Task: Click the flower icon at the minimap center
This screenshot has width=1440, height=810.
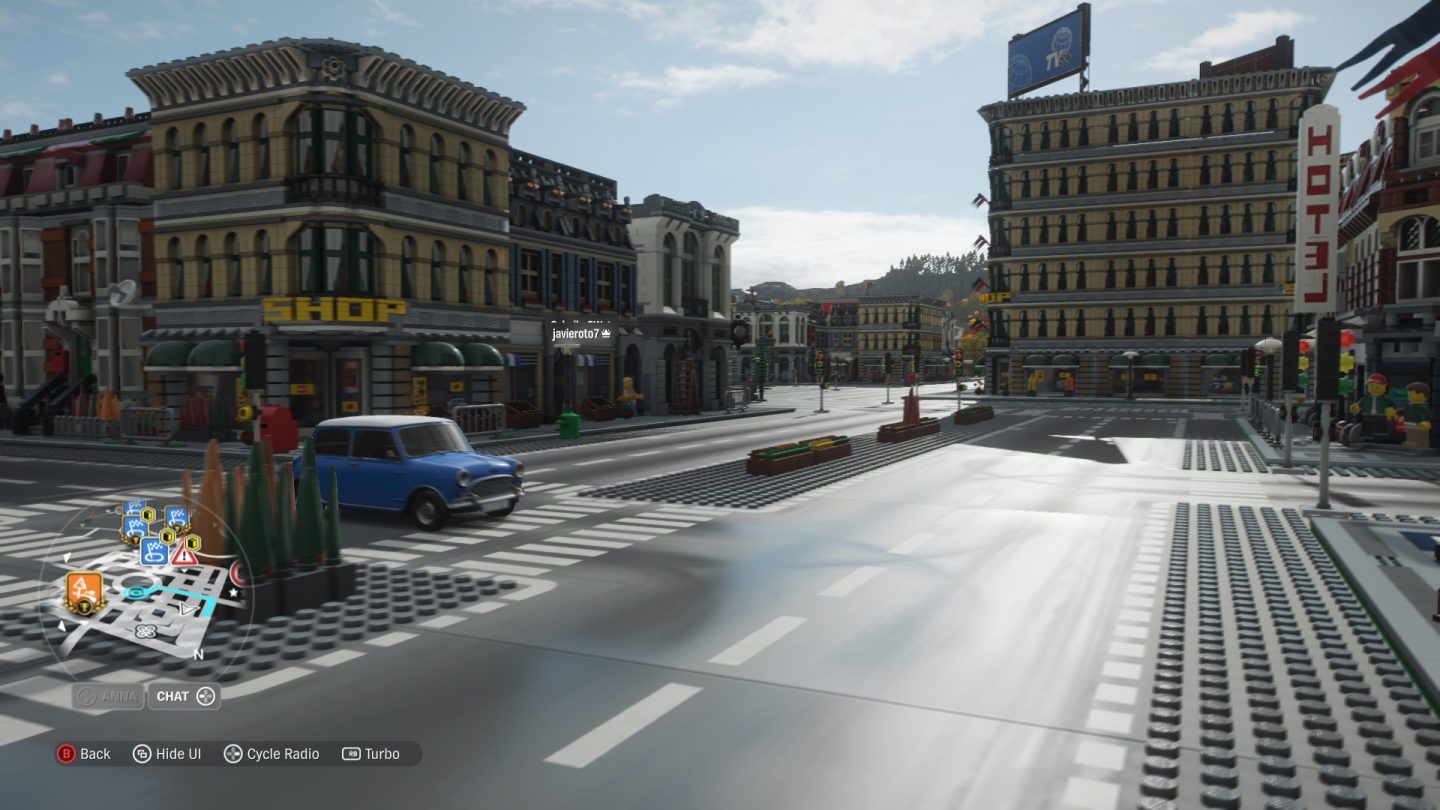Action: click(x=145, y=631)
